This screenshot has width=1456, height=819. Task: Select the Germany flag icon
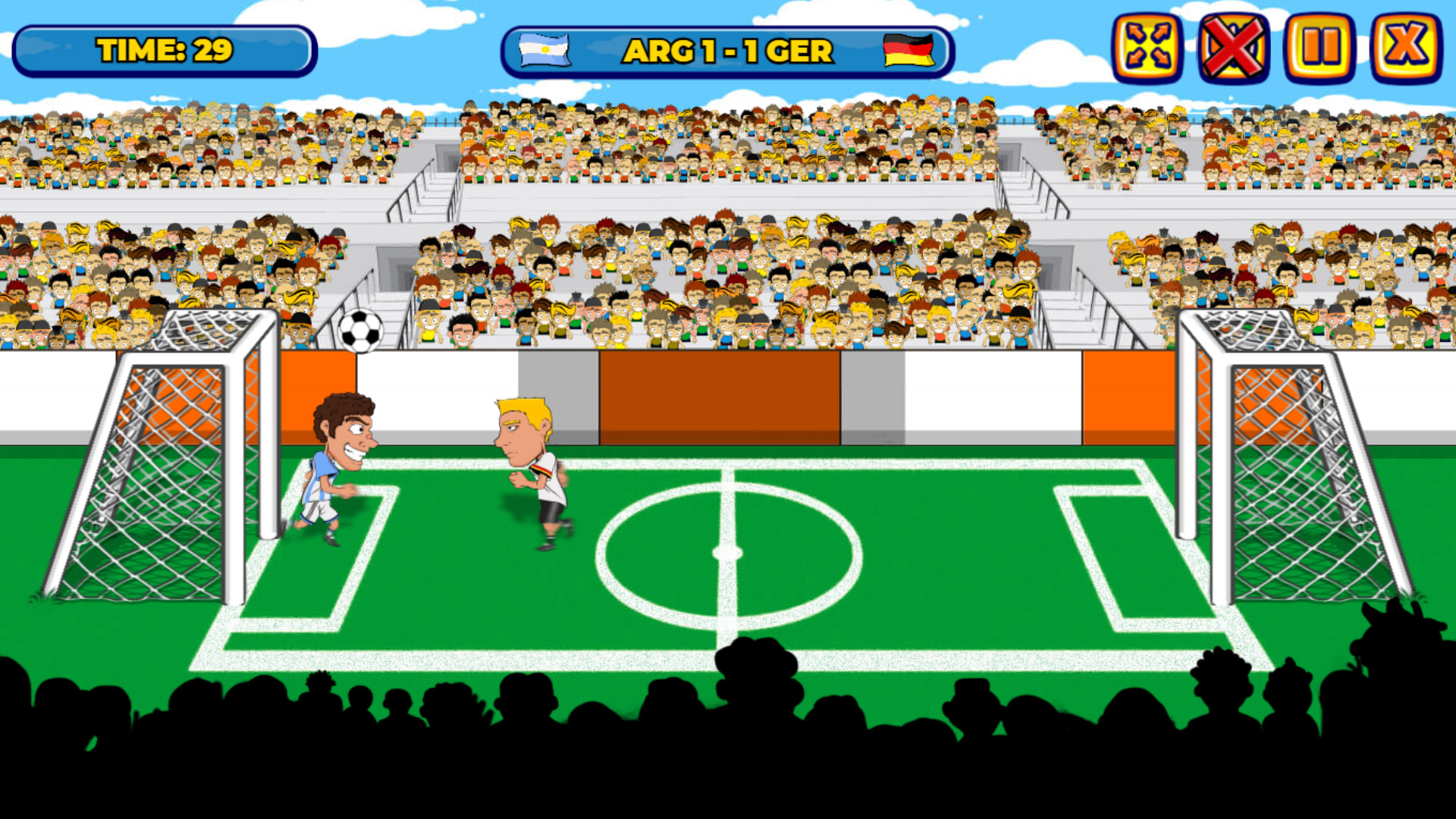pyautogui.click(x=908, y=50)
